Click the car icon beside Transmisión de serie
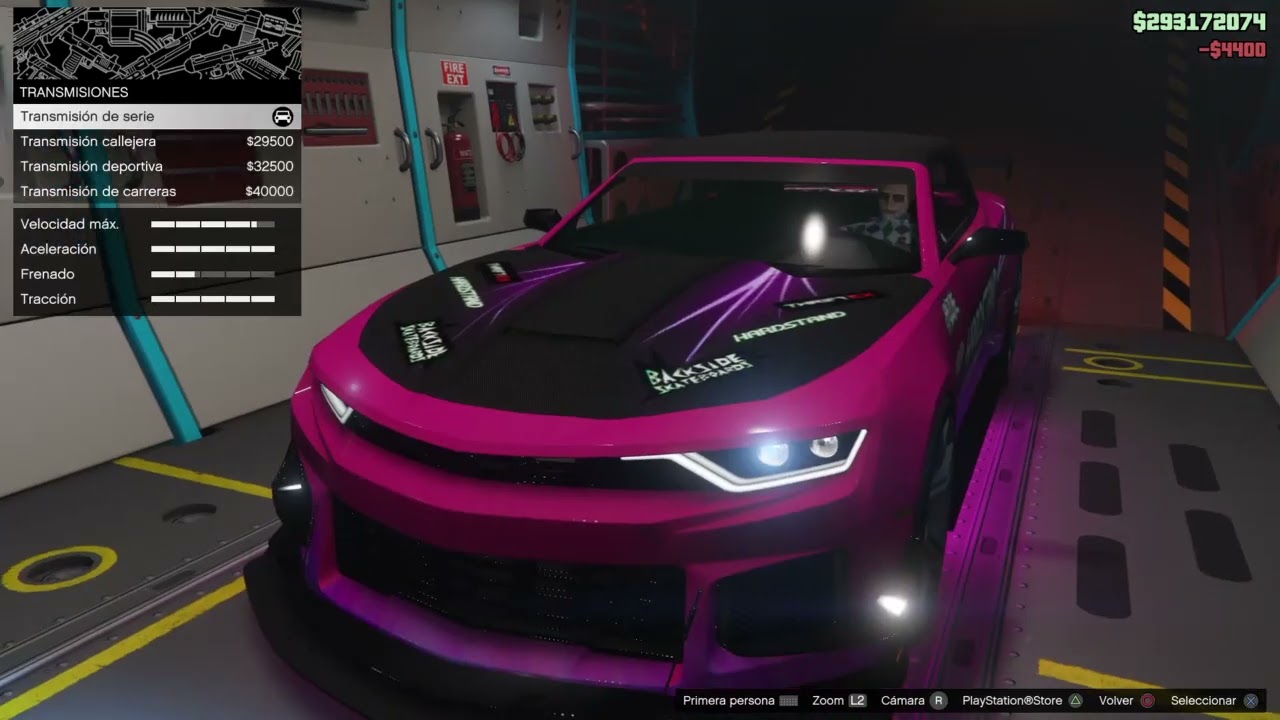The image size is (1280, 720). (x=281, y=116)
